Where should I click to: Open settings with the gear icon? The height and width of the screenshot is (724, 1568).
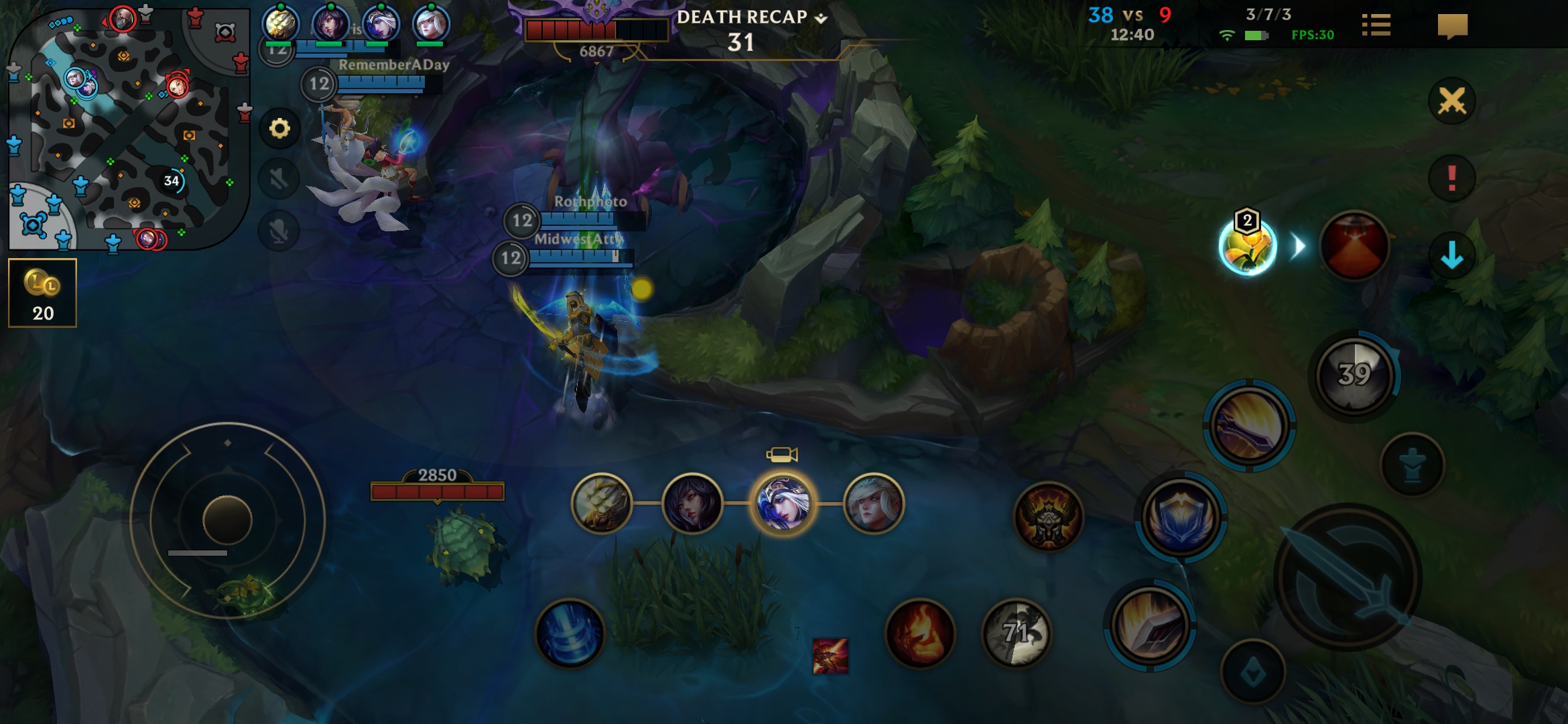tap(279, 128)
